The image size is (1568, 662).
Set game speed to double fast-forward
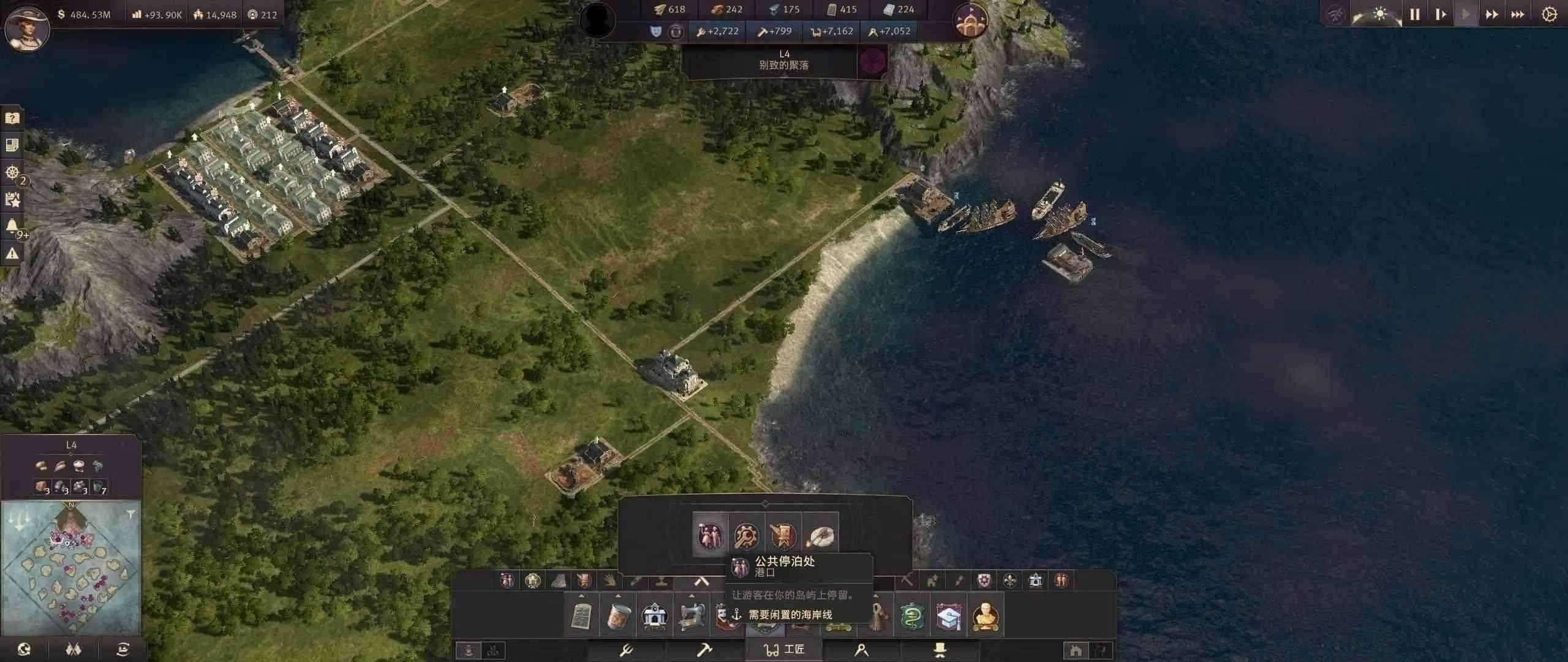1491,14
